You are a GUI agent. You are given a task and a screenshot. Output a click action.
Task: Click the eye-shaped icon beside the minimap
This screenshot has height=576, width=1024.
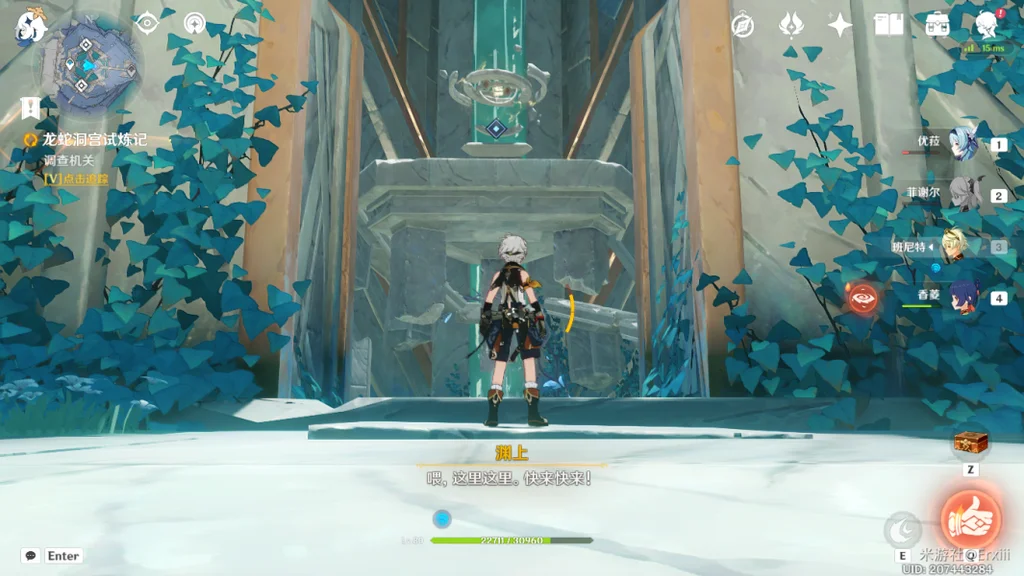coord(148,22)
